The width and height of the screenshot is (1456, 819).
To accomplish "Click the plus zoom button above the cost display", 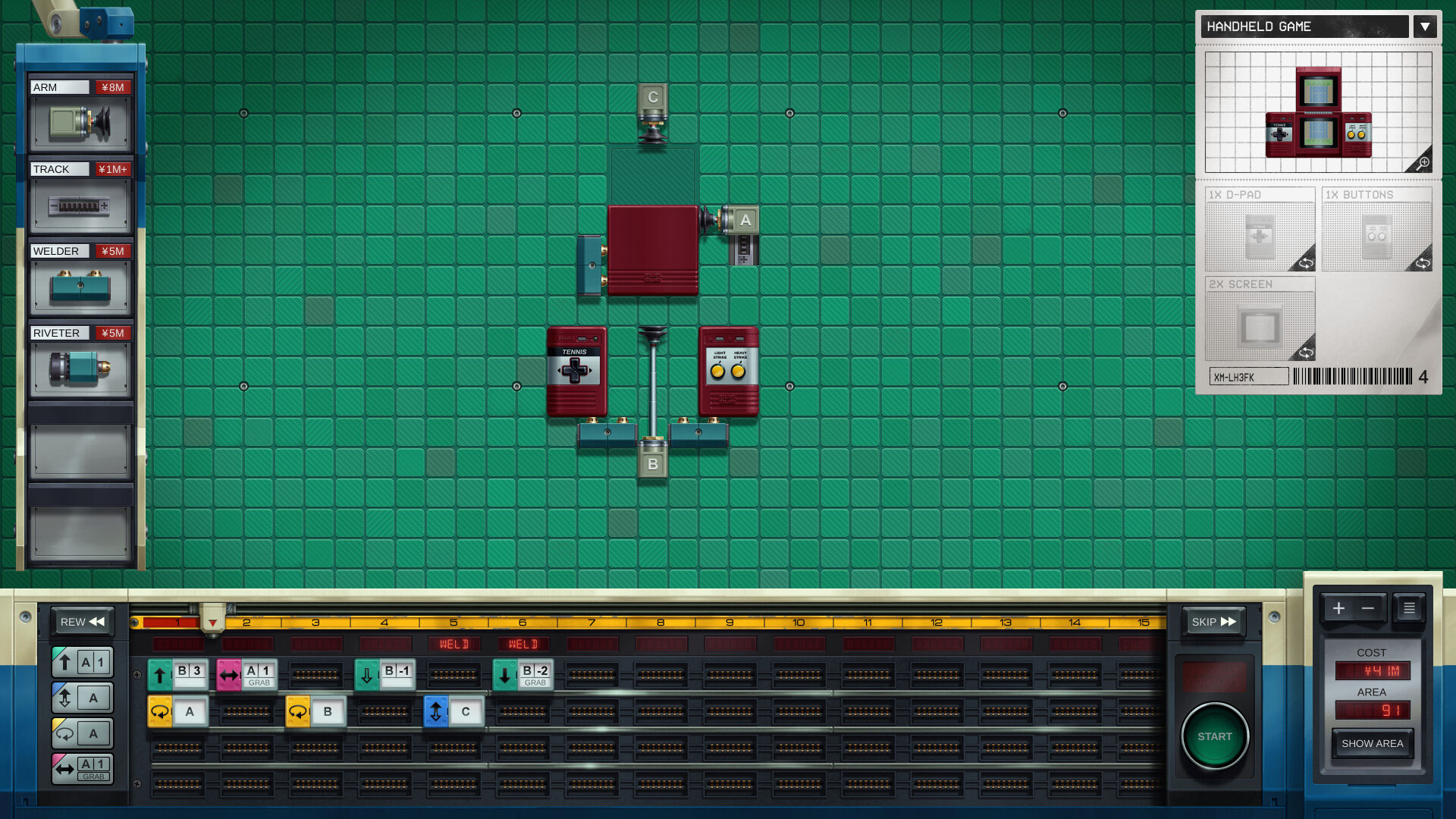I will click(1338, 608).
